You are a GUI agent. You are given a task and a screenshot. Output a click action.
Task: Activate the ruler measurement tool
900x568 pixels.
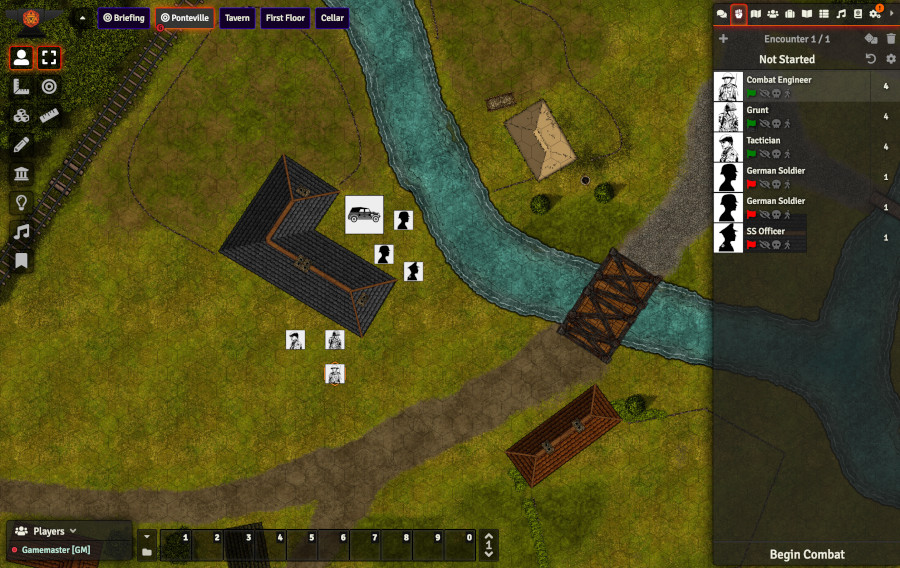pyautogui.click(x=49, y=115)
